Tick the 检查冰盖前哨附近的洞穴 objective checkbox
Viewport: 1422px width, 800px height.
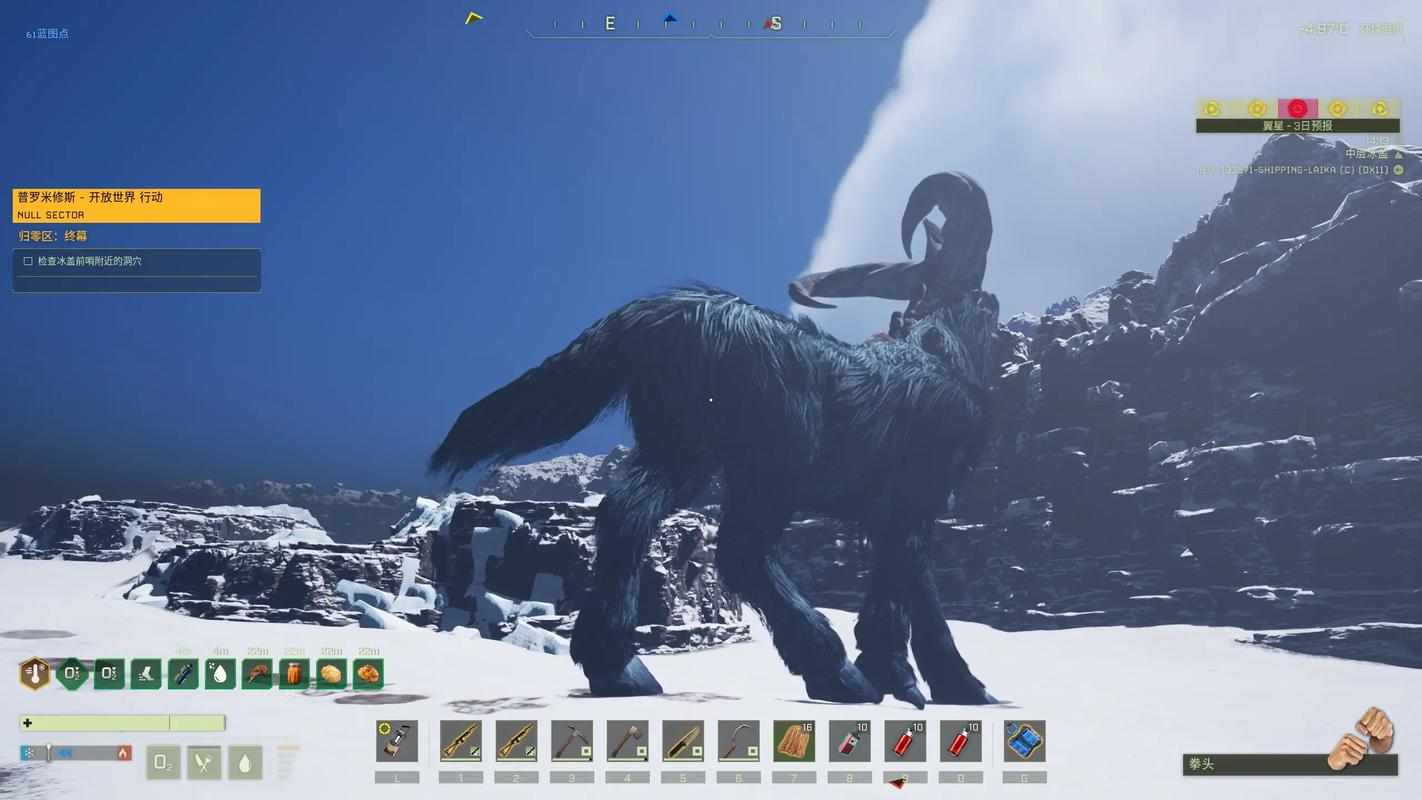click(28, 261)
